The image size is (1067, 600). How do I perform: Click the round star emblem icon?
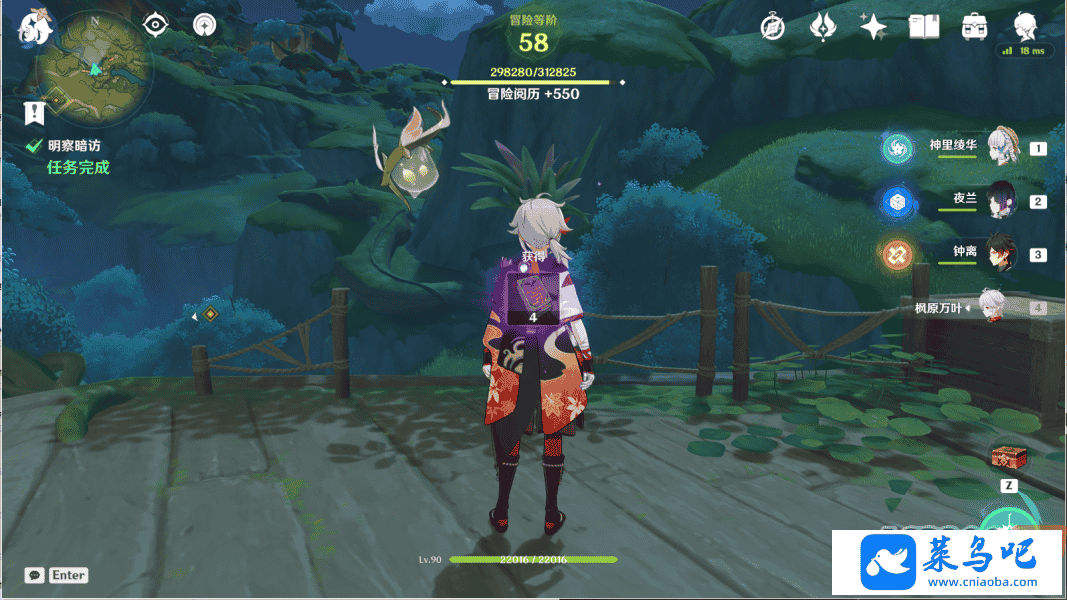[x=204, y=25]
